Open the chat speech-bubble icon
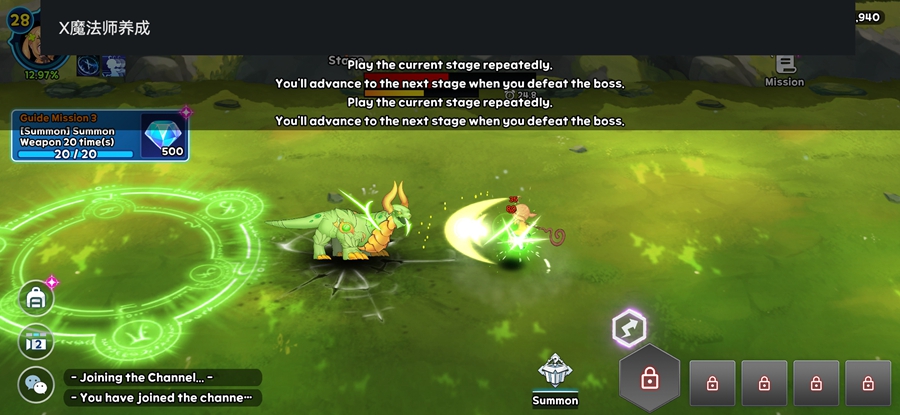 (37, 385)
